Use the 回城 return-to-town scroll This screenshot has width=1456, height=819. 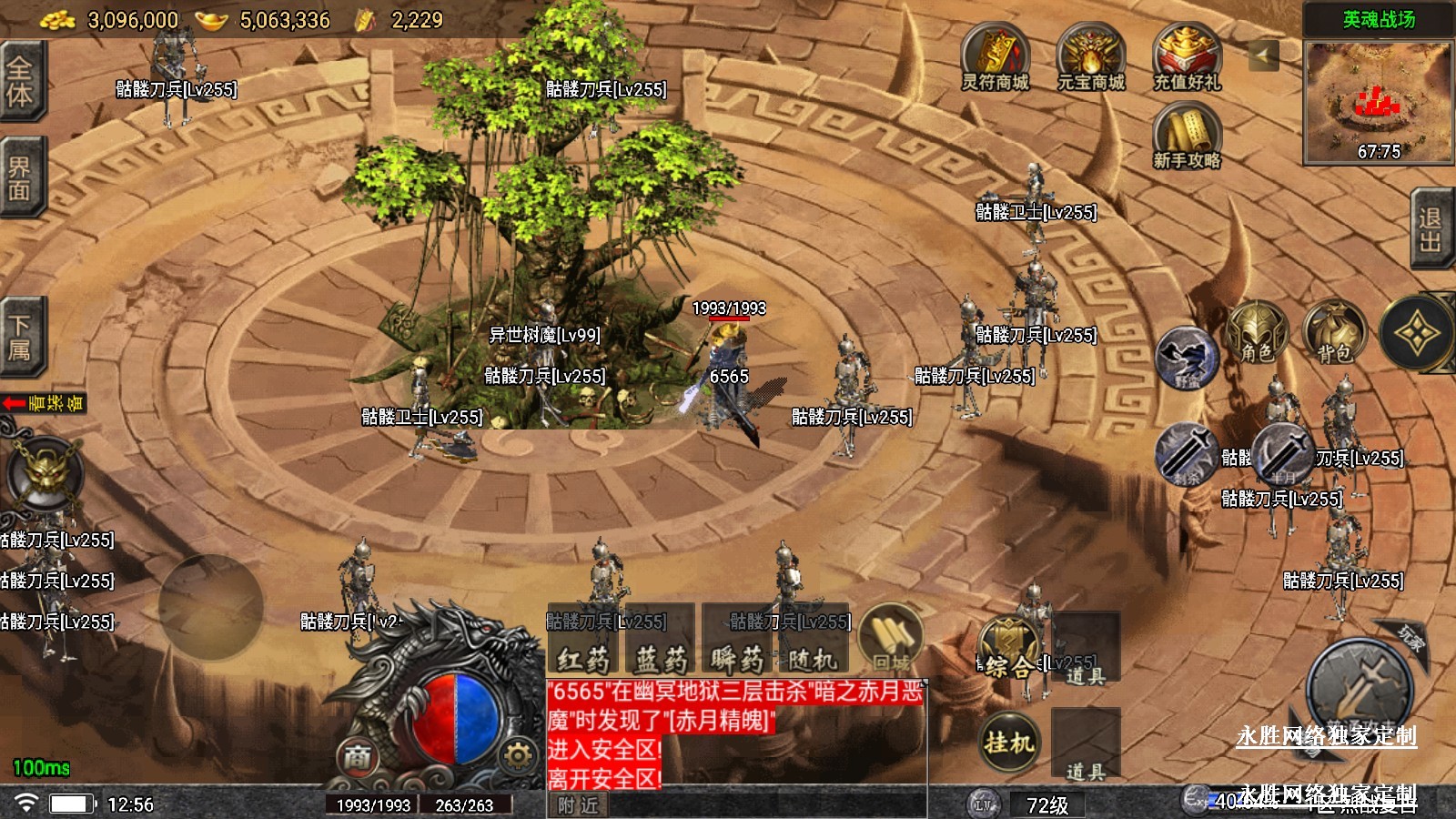(x=891, y=637)
